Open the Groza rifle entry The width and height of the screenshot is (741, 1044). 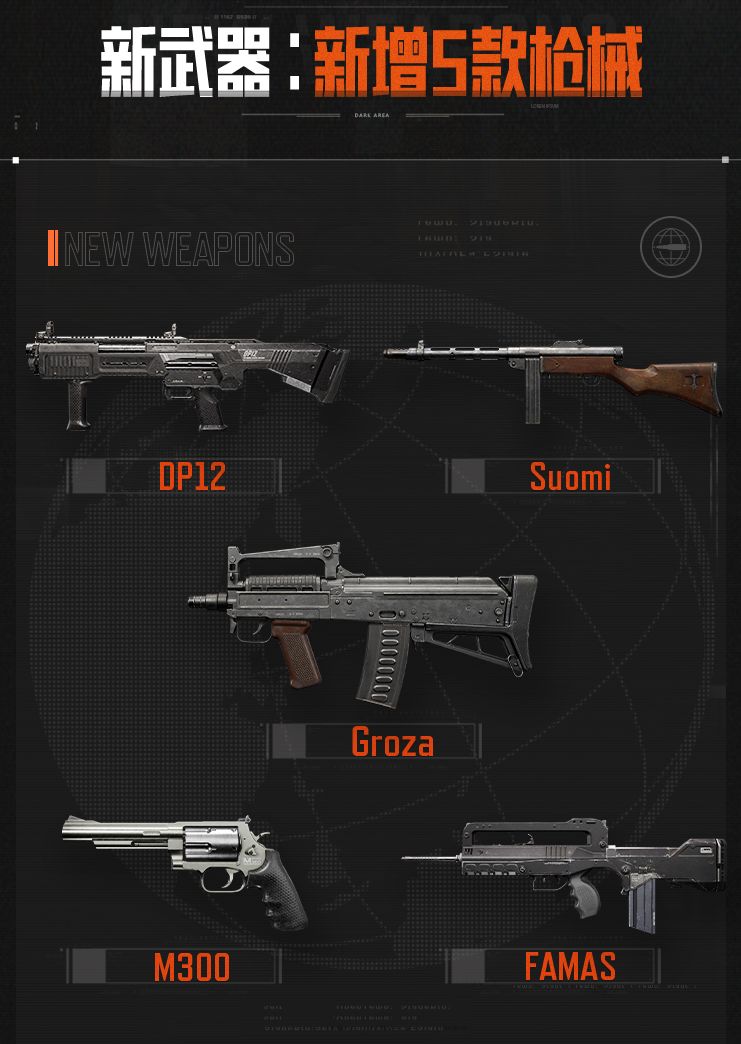392,742
